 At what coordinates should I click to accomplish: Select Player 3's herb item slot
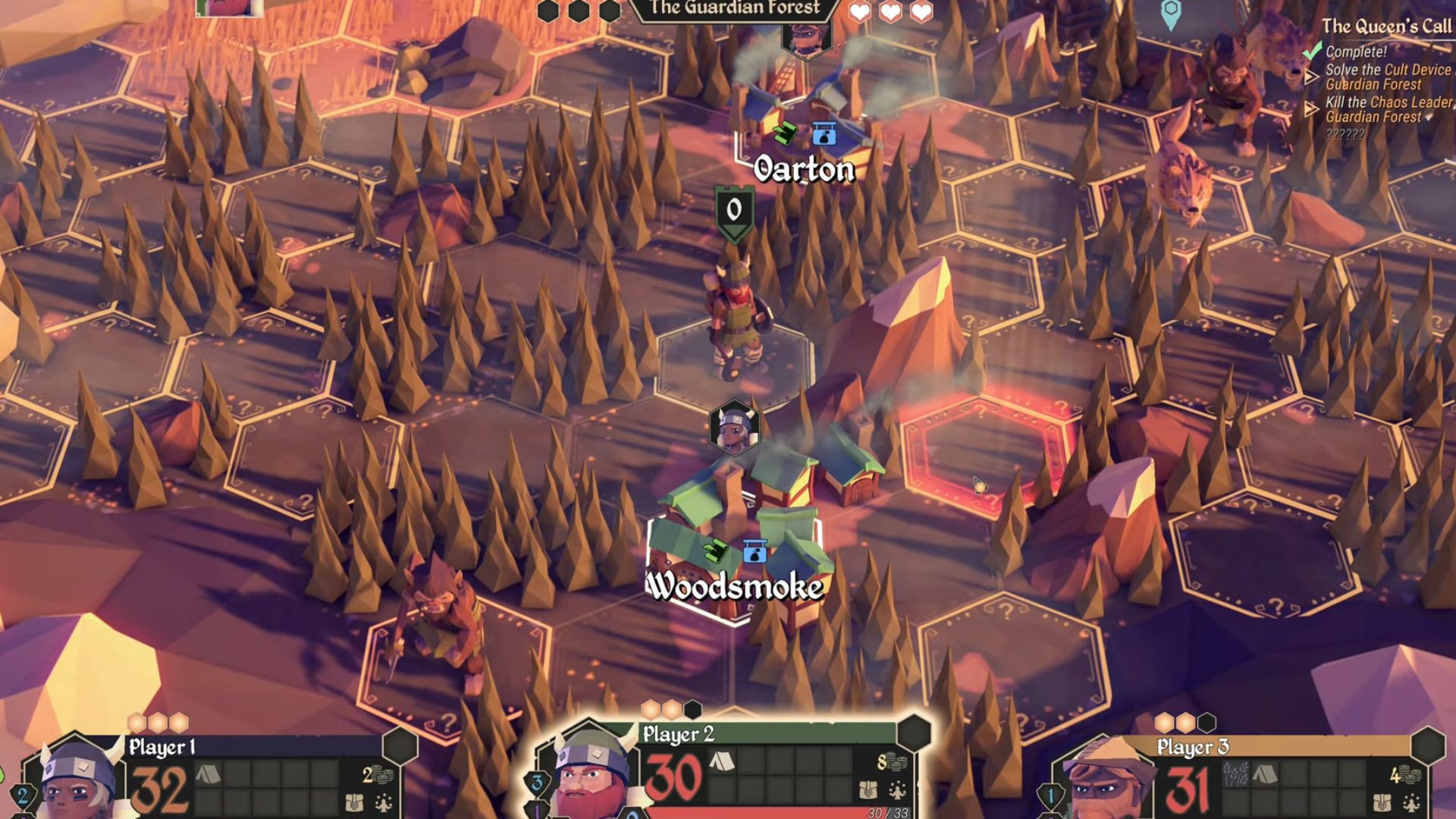coord(1235,774)
